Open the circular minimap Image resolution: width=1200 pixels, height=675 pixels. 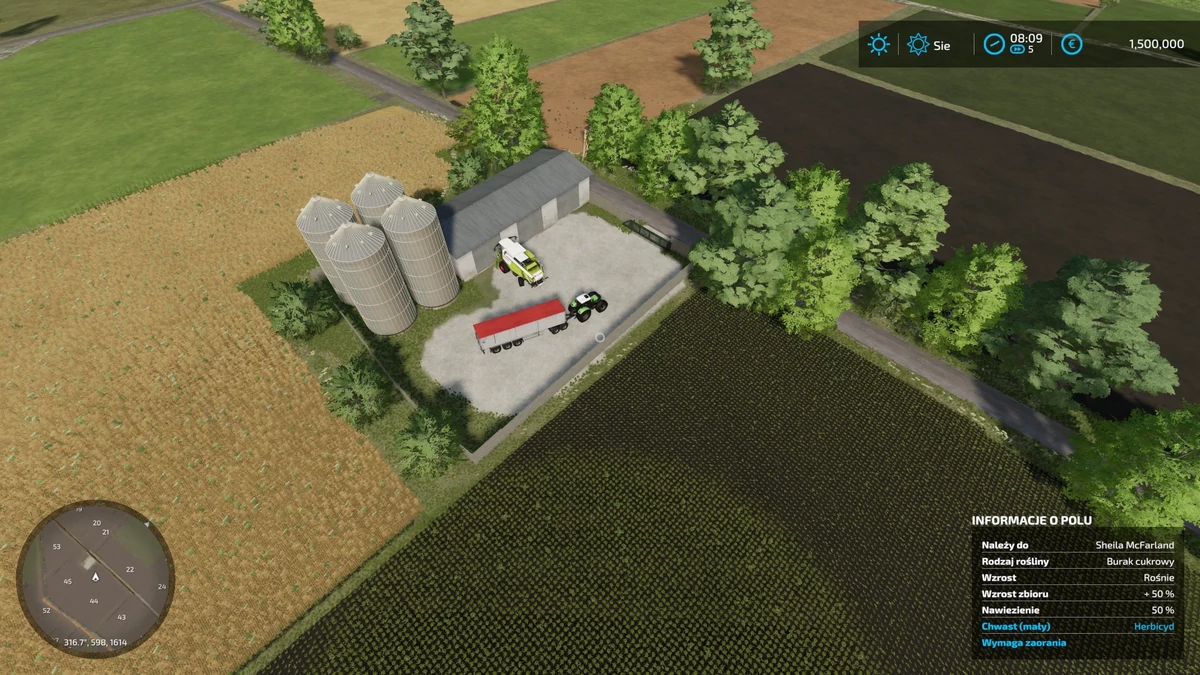click(95, 578)
